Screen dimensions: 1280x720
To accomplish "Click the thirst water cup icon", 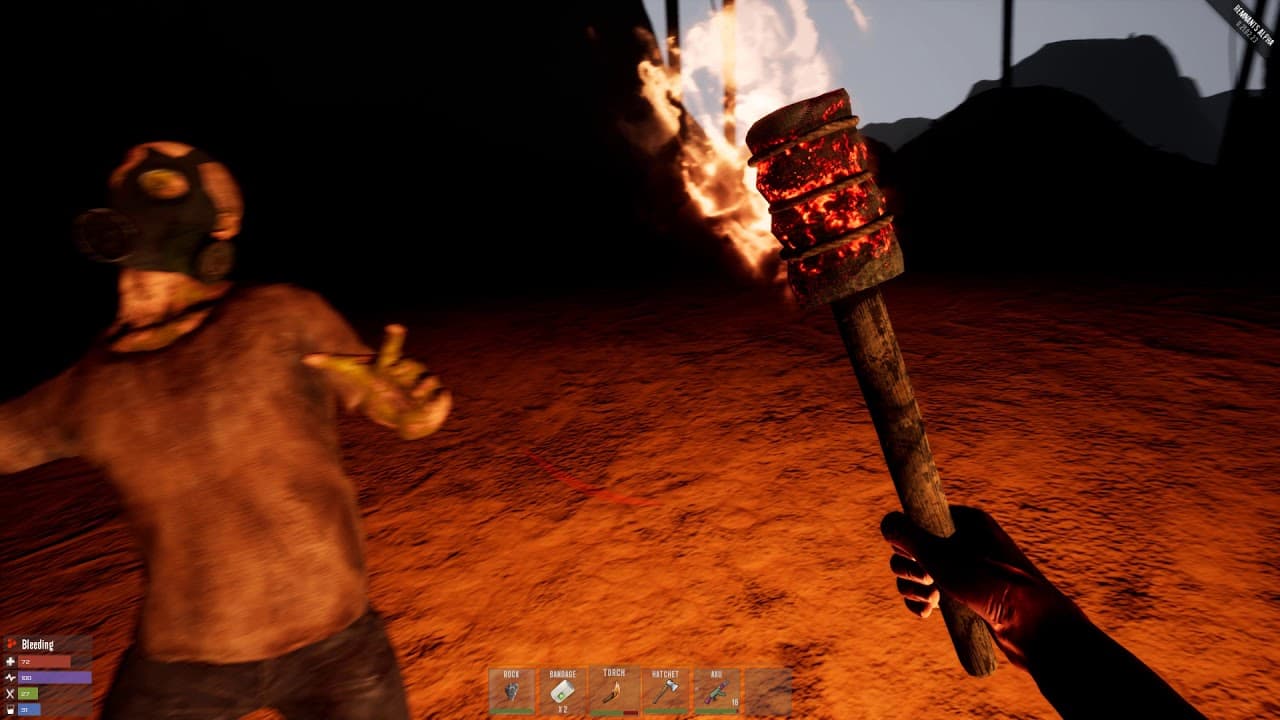I will point(9,709).
